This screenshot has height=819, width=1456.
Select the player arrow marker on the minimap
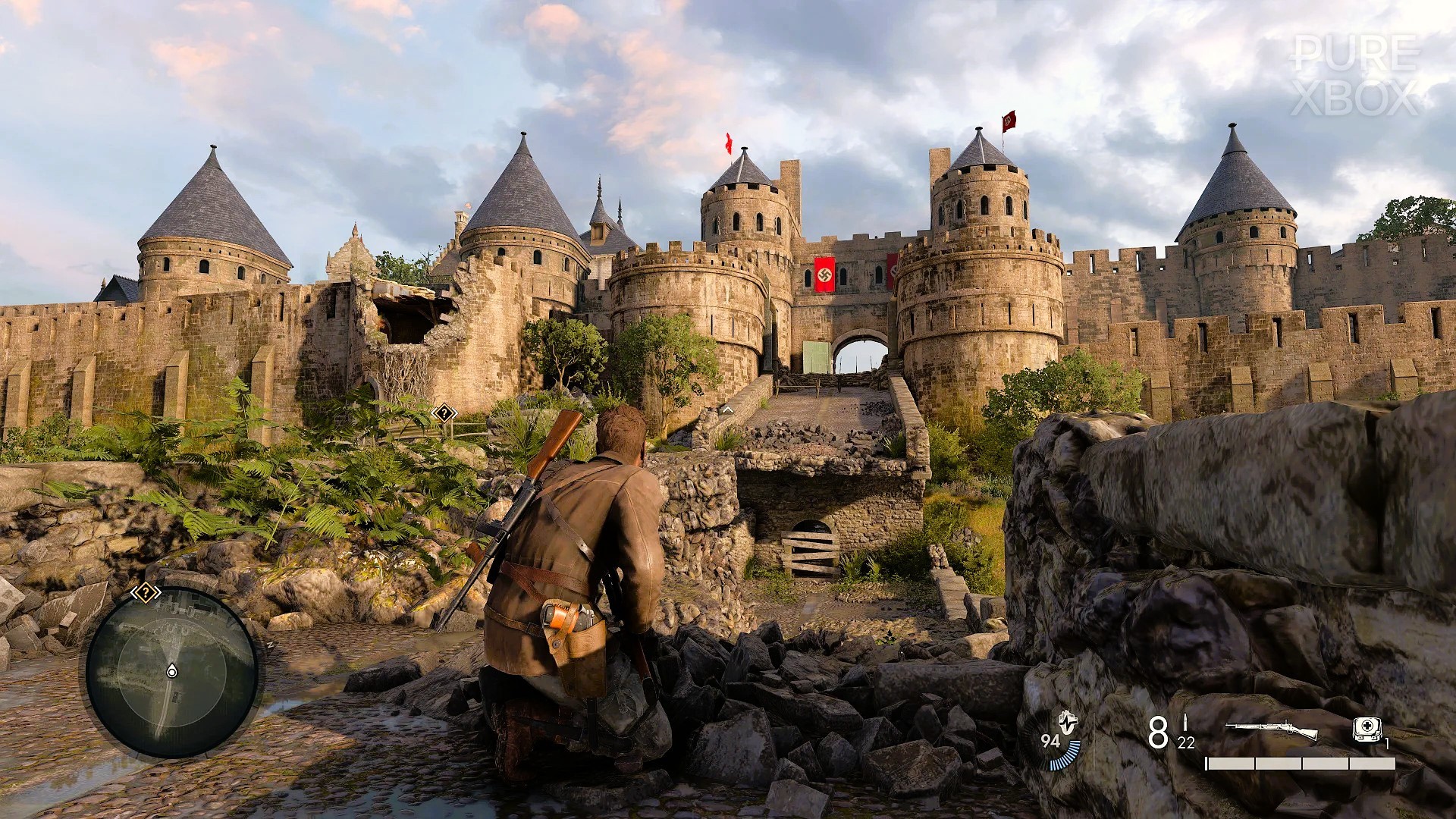171,670
